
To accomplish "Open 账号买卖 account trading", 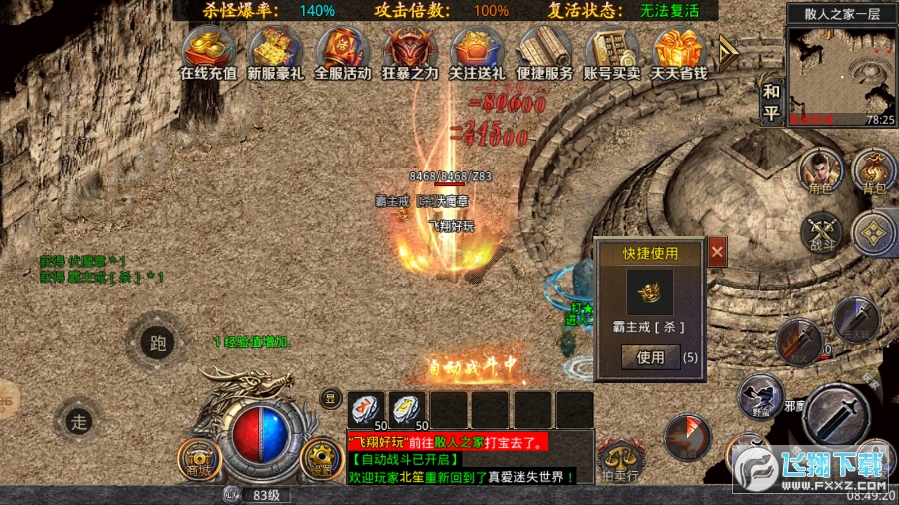I will (x=612, y=52).
